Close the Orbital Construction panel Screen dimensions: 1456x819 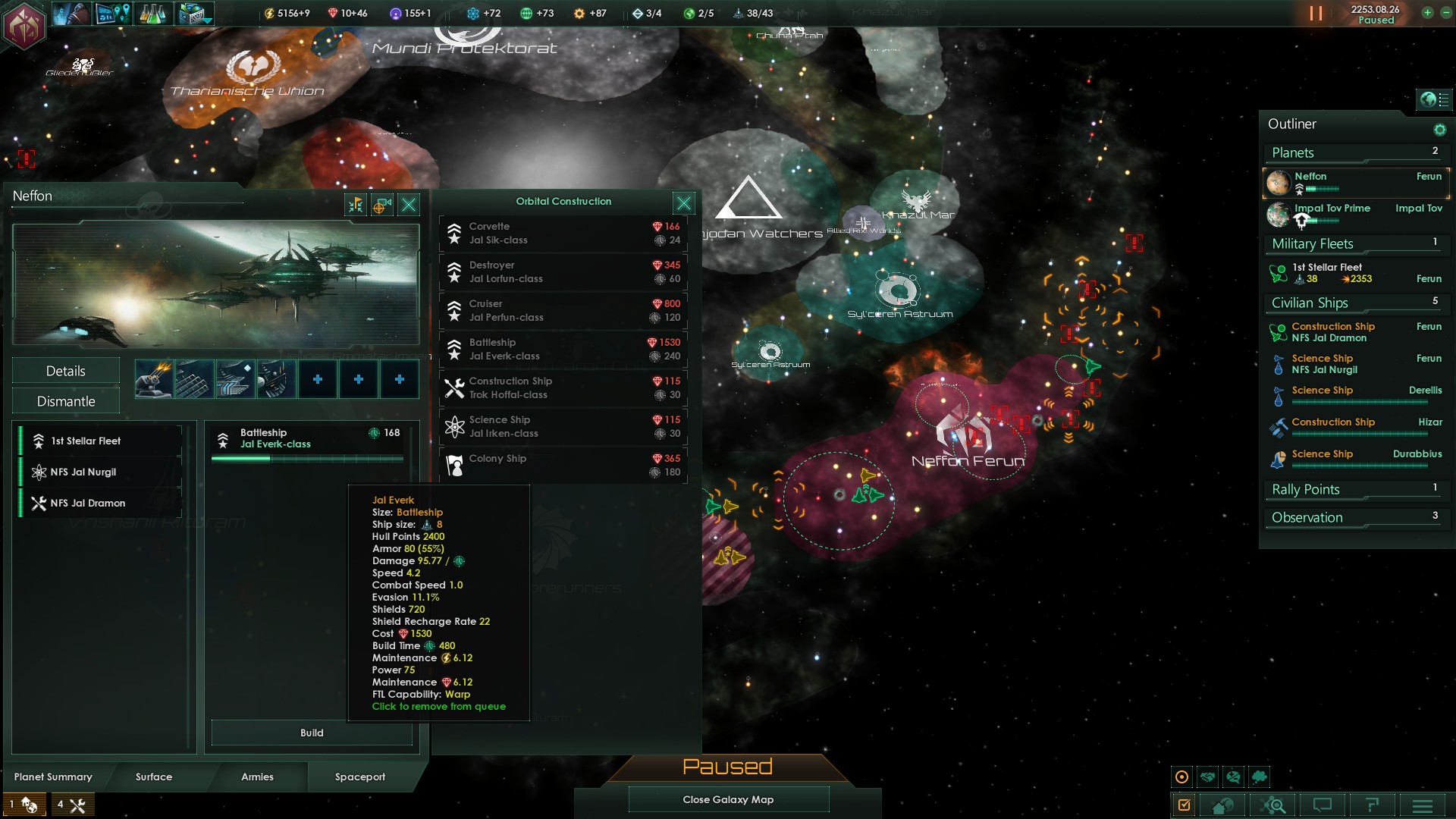click(683, 203)
